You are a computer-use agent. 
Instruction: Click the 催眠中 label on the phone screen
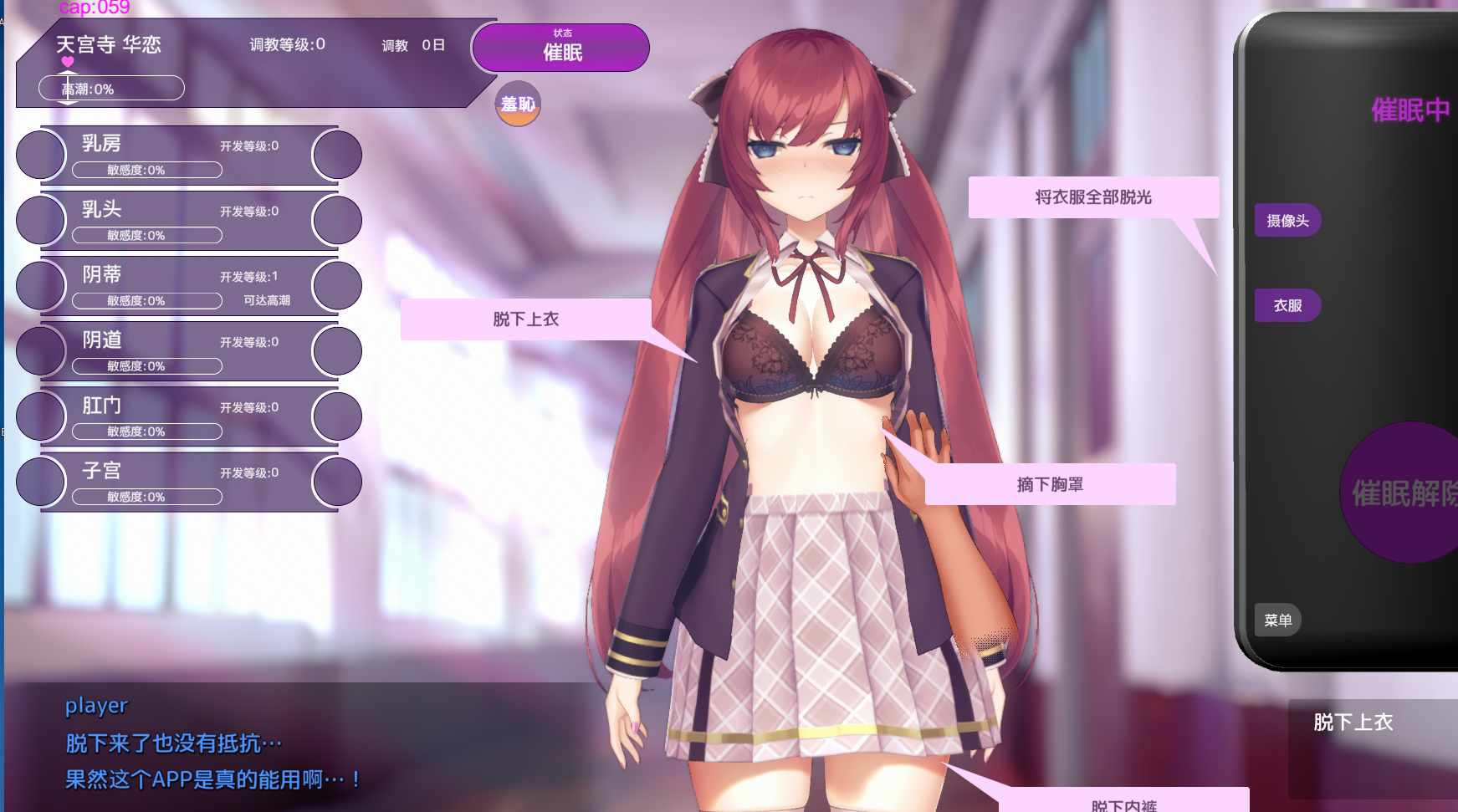pos(1410,107)
